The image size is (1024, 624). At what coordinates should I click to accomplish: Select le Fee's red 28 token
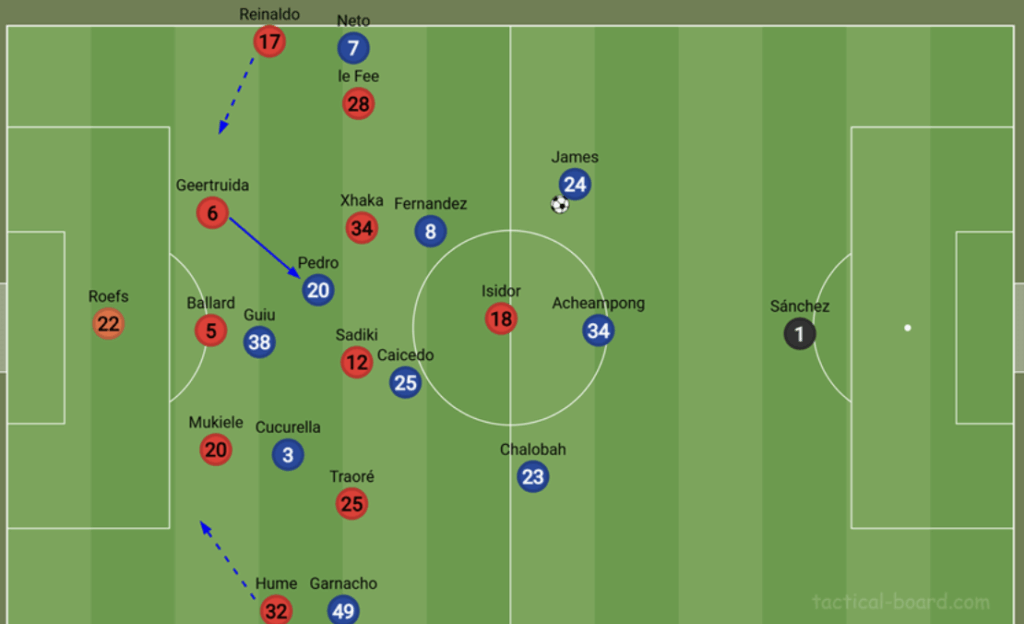tap(358, 103)
